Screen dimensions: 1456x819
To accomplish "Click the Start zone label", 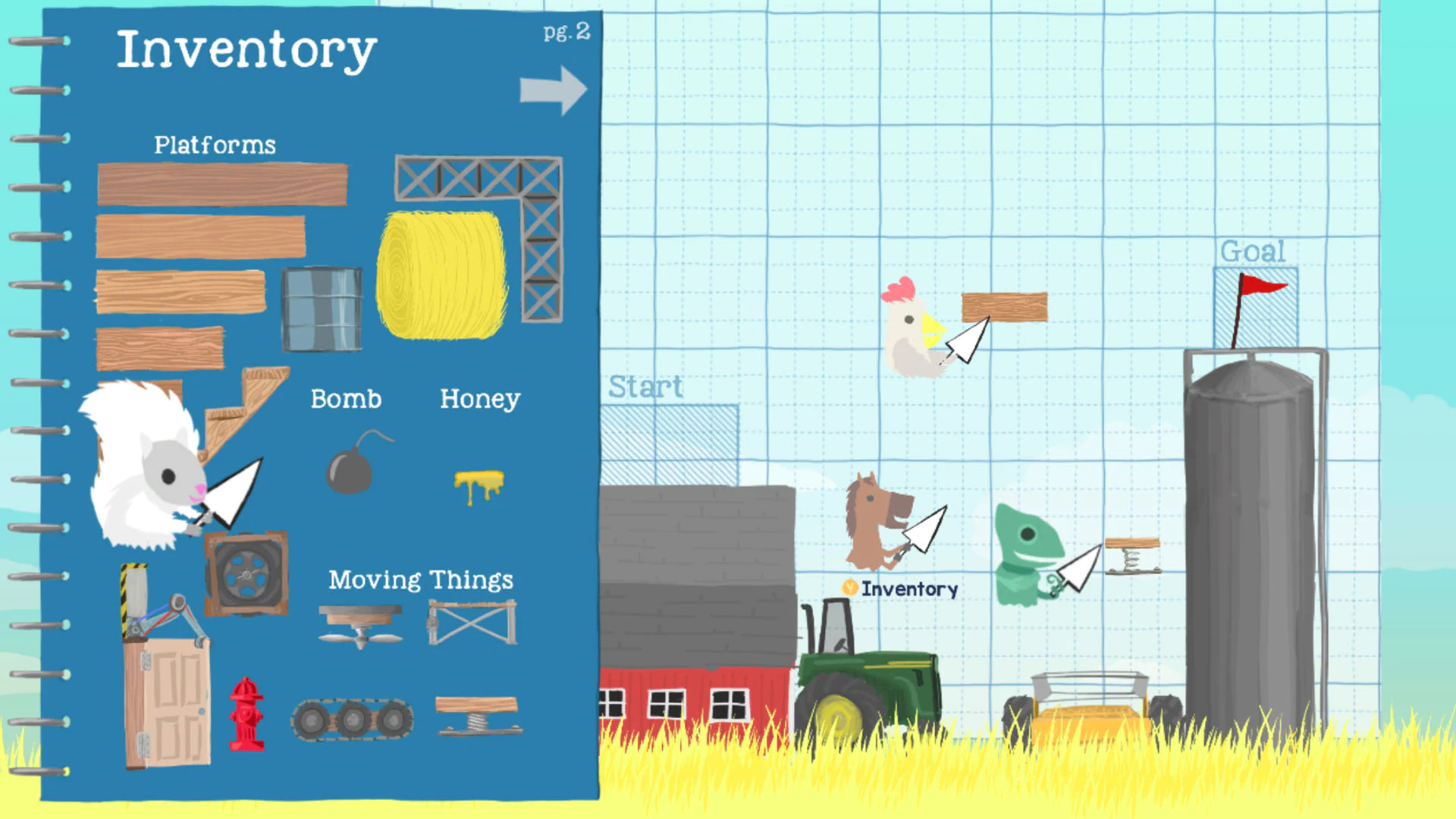I will coord(647,387).
